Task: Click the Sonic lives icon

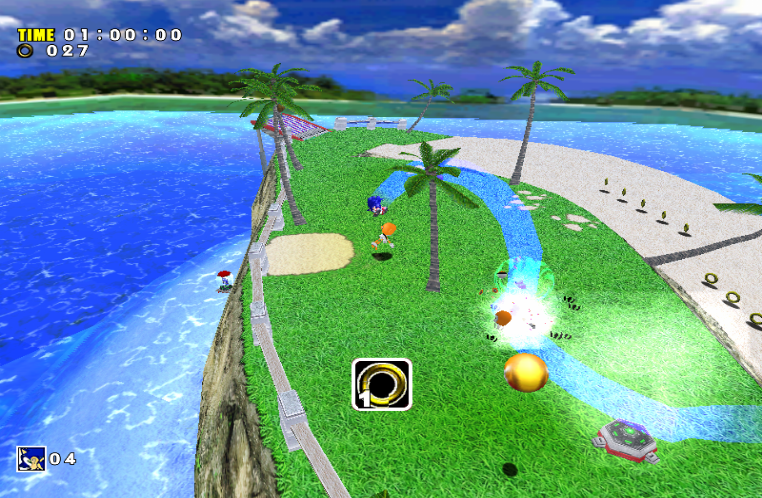Action: (x=30, y=458)
